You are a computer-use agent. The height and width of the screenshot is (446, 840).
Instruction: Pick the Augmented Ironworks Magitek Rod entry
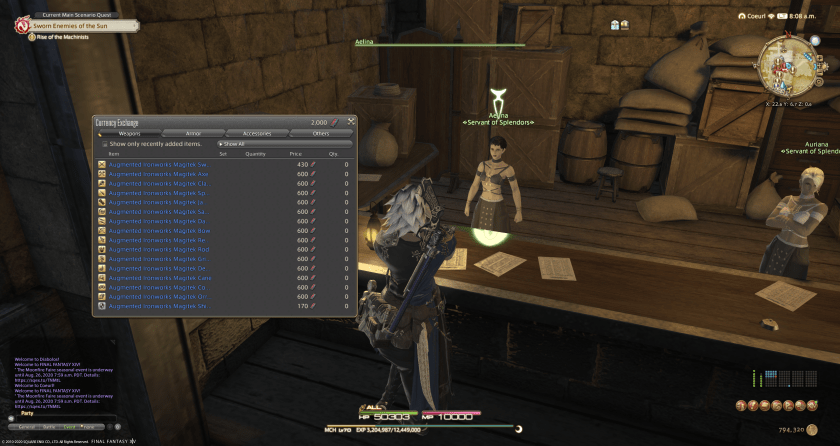tap(158, 250)
